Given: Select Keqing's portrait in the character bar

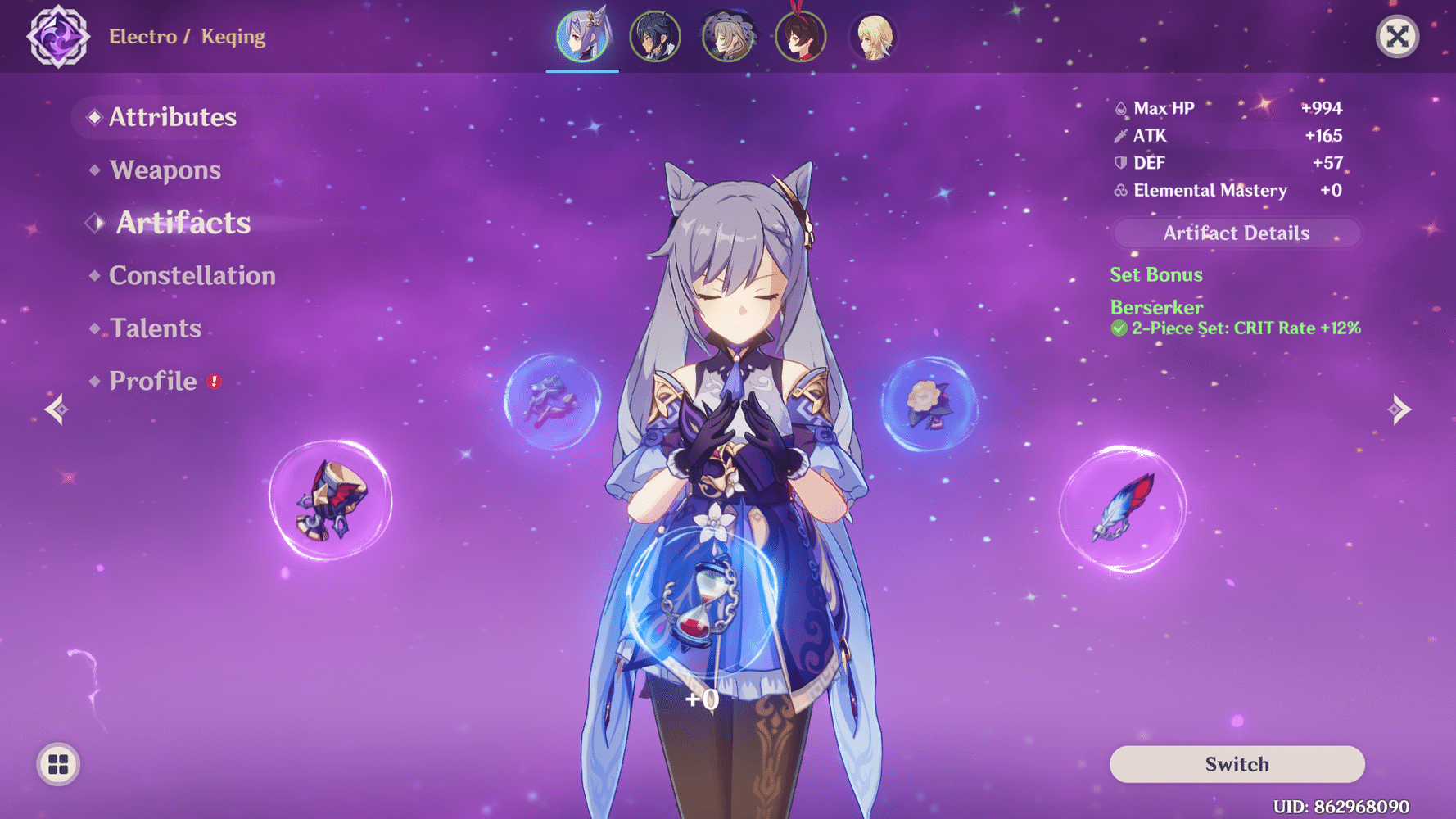Looking at the screenshot, I should pos(582,34).
